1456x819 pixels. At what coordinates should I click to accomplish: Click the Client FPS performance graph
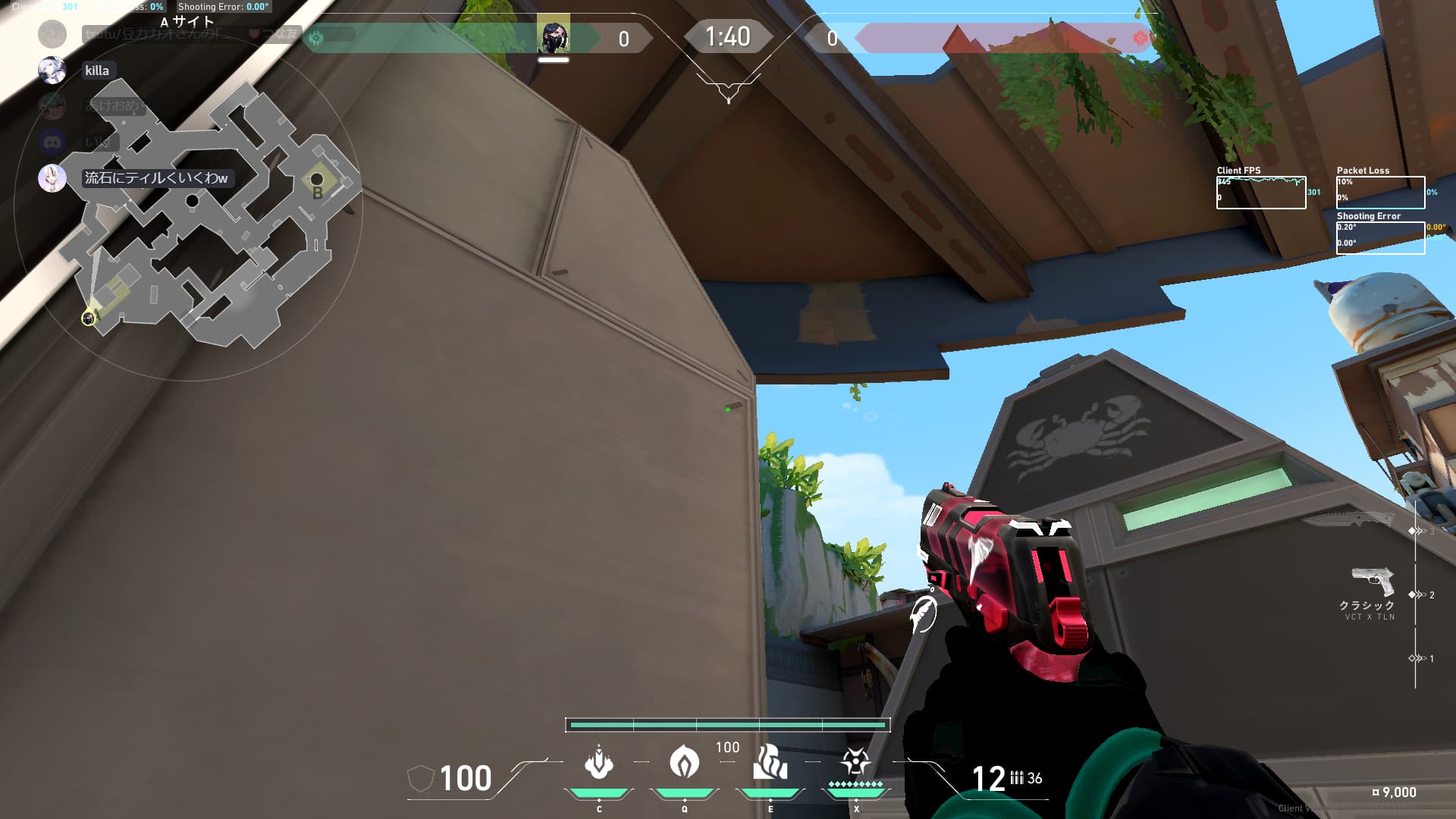pos(1260,193)
